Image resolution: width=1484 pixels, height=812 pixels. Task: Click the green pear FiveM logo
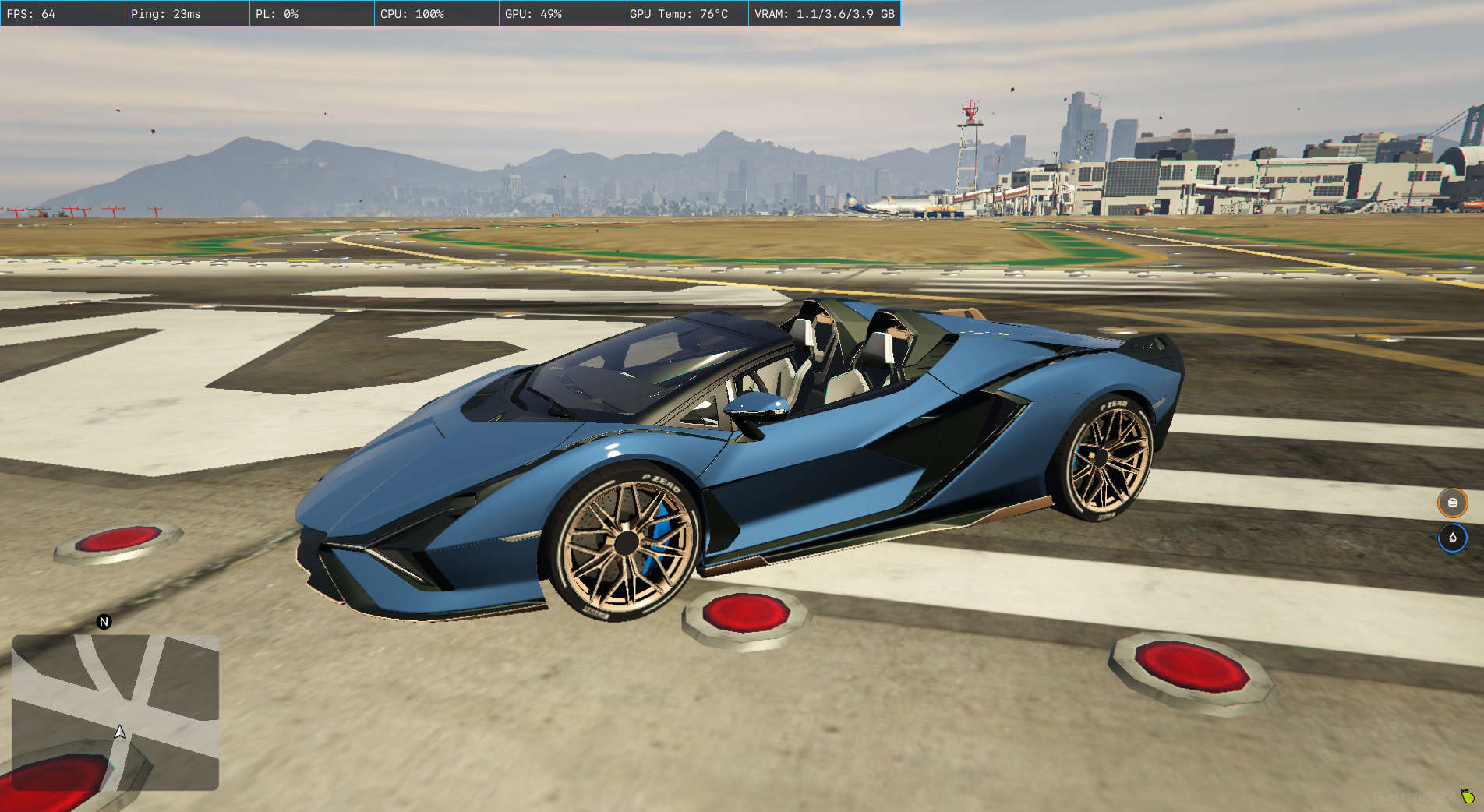pyautogui.click(x=1468, y=796)
